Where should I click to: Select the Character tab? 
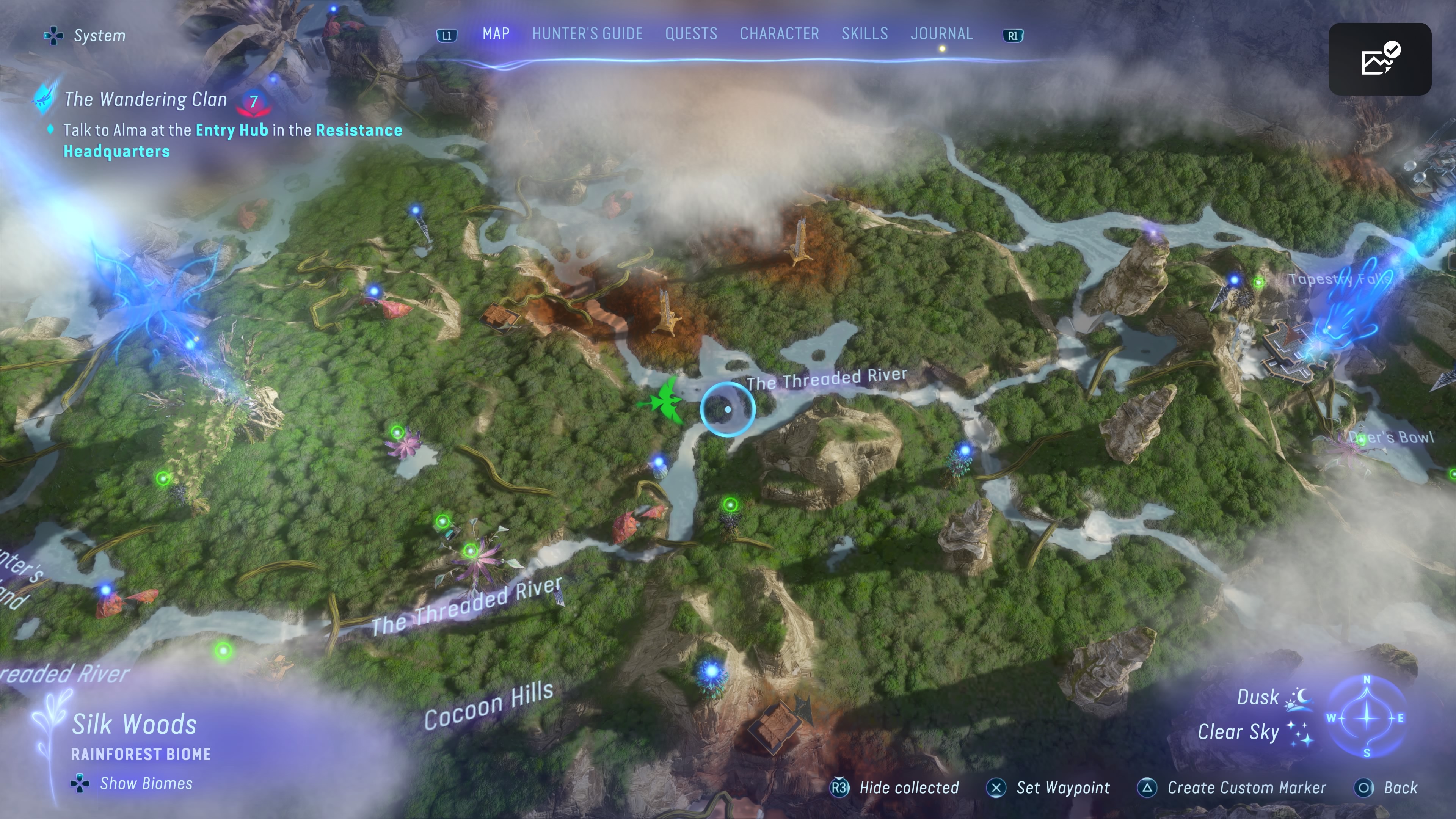tap(779, 34)
